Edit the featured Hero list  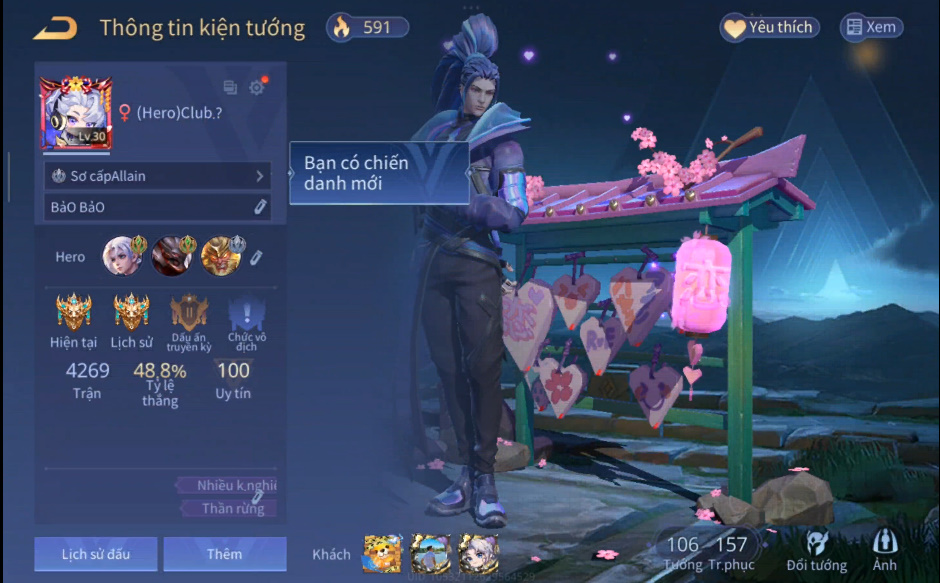coord(256,258)
